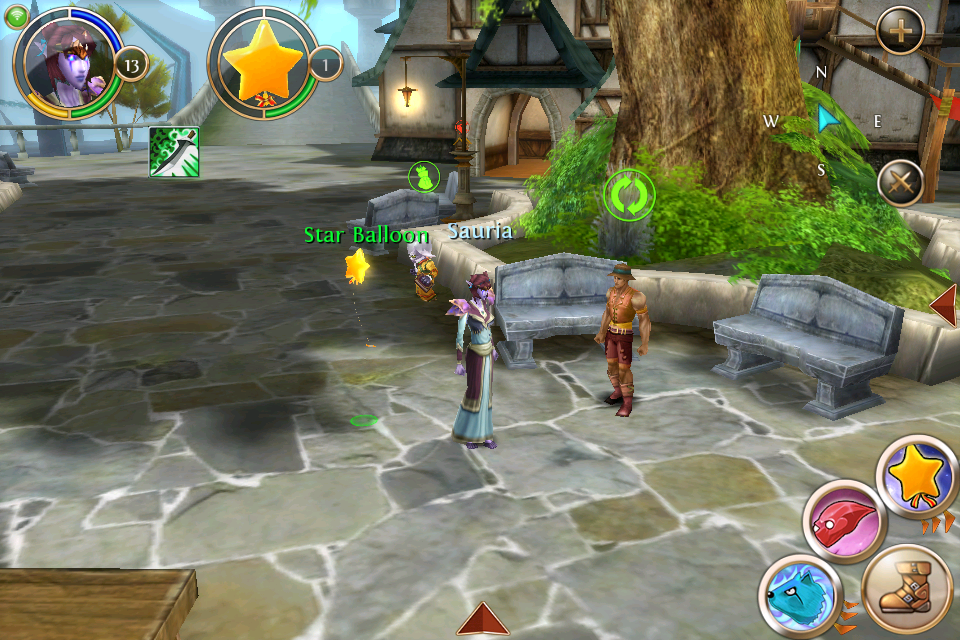Click the compass direction indicator
This screenshot has height=640, width=960.
pos(825,120)
